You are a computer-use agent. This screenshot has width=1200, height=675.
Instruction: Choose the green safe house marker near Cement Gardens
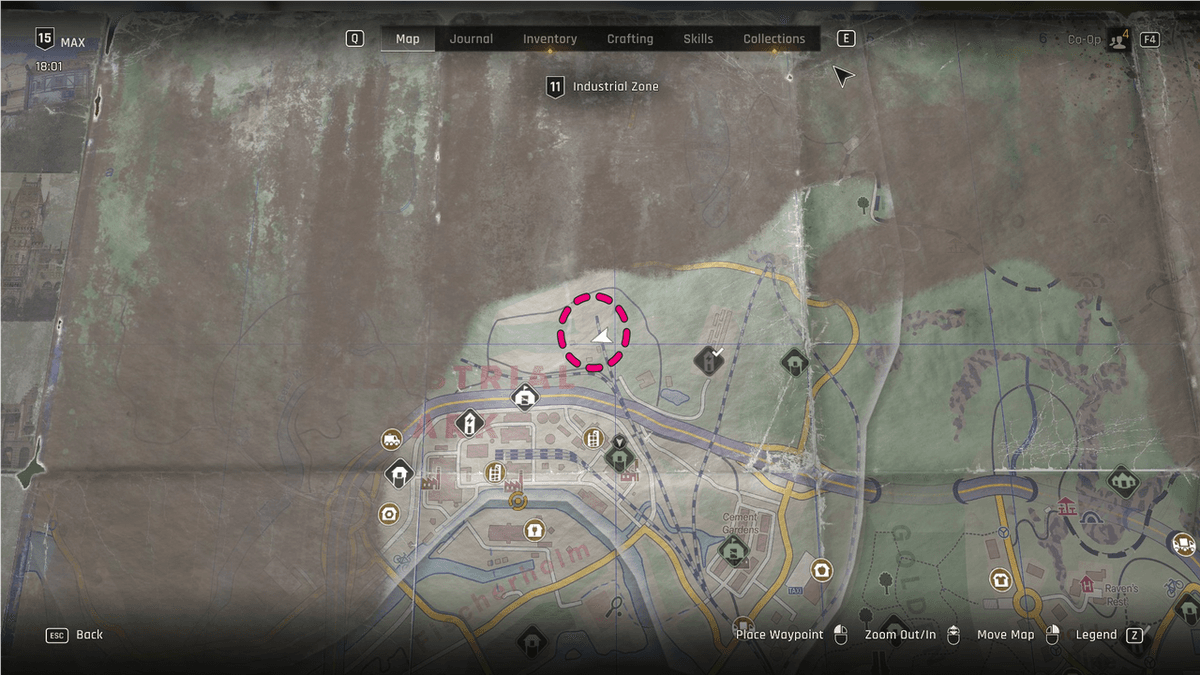tap(734, 549)
